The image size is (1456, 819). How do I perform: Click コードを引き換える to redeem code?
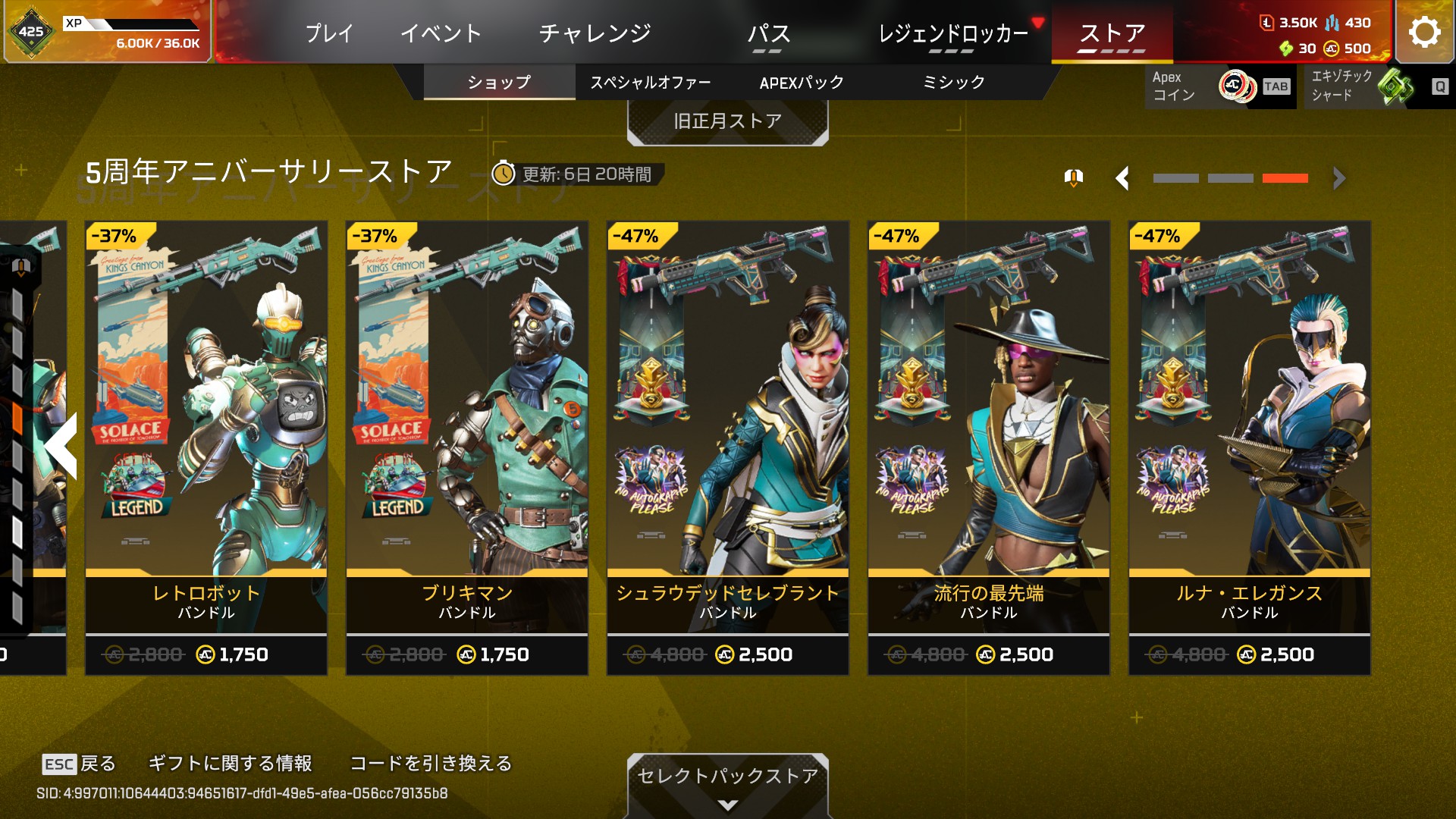[431, 763]
